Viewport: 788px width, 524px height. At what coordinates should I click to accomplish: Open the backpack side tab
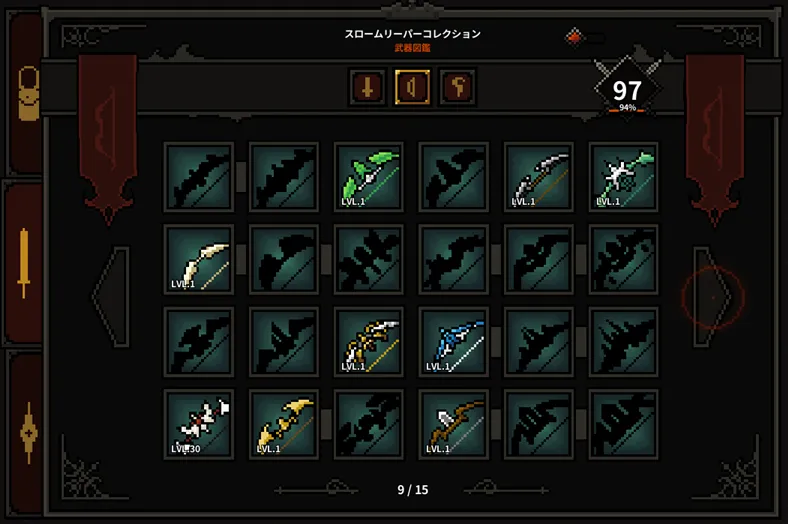28,95
